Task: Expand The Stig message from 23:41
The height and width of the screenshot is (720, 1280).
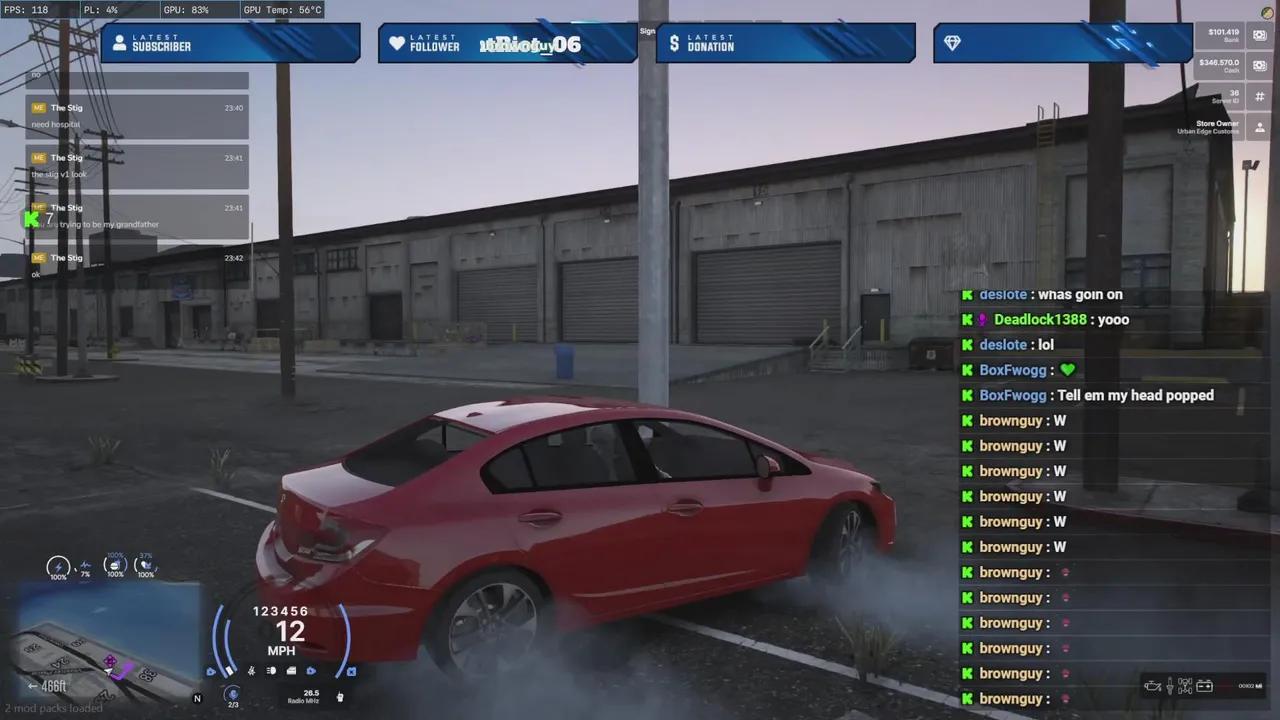Action: point(137,165)
